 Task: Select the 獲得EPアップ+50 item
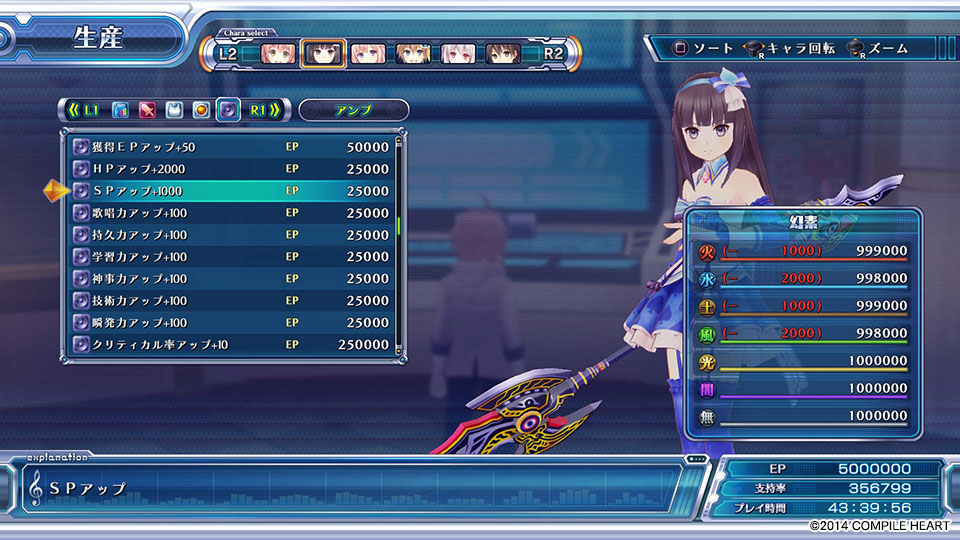[232, 147]
